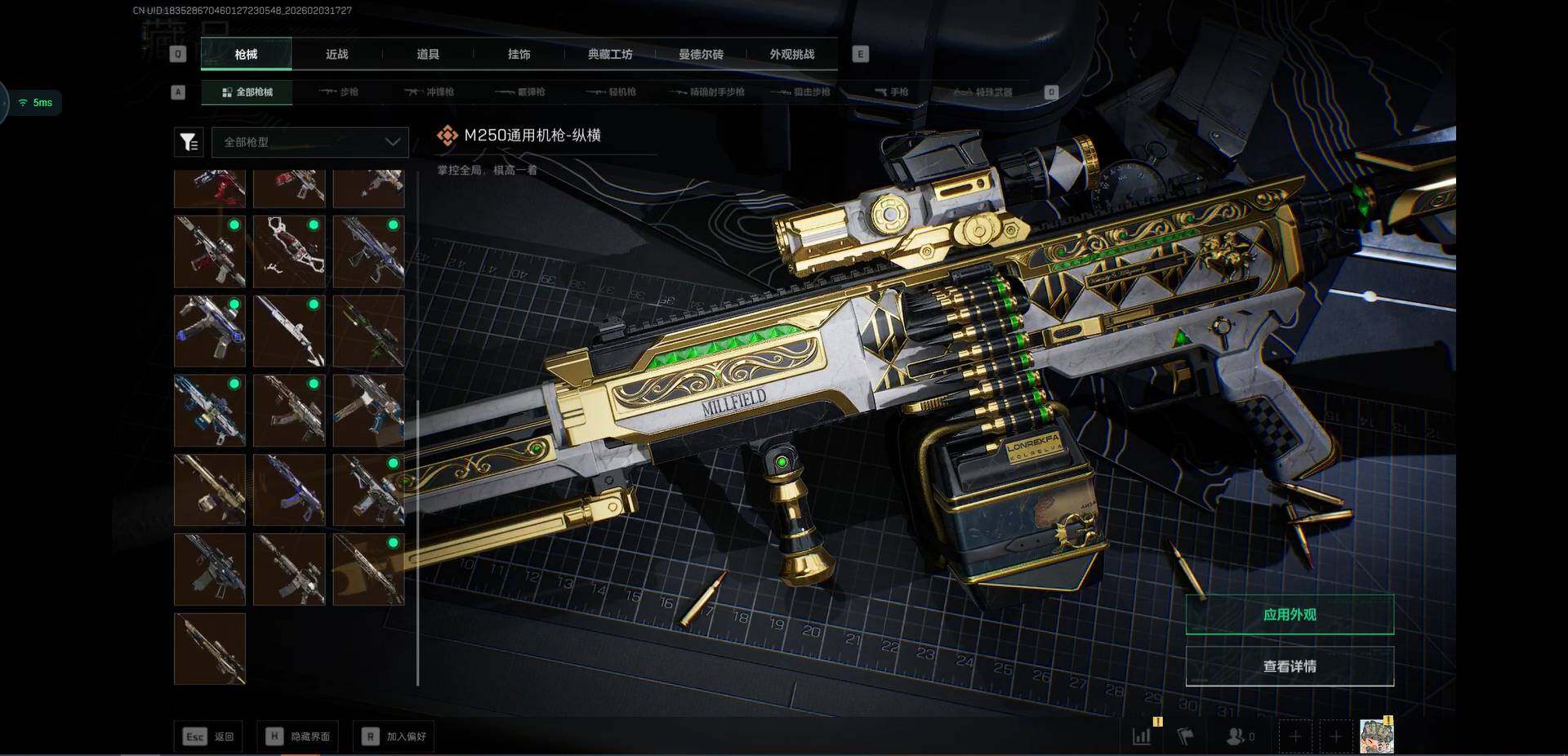Viewport: 1568px width, 756px height.
Task: Click 返回 to go back
Action: tap(208, 736)
